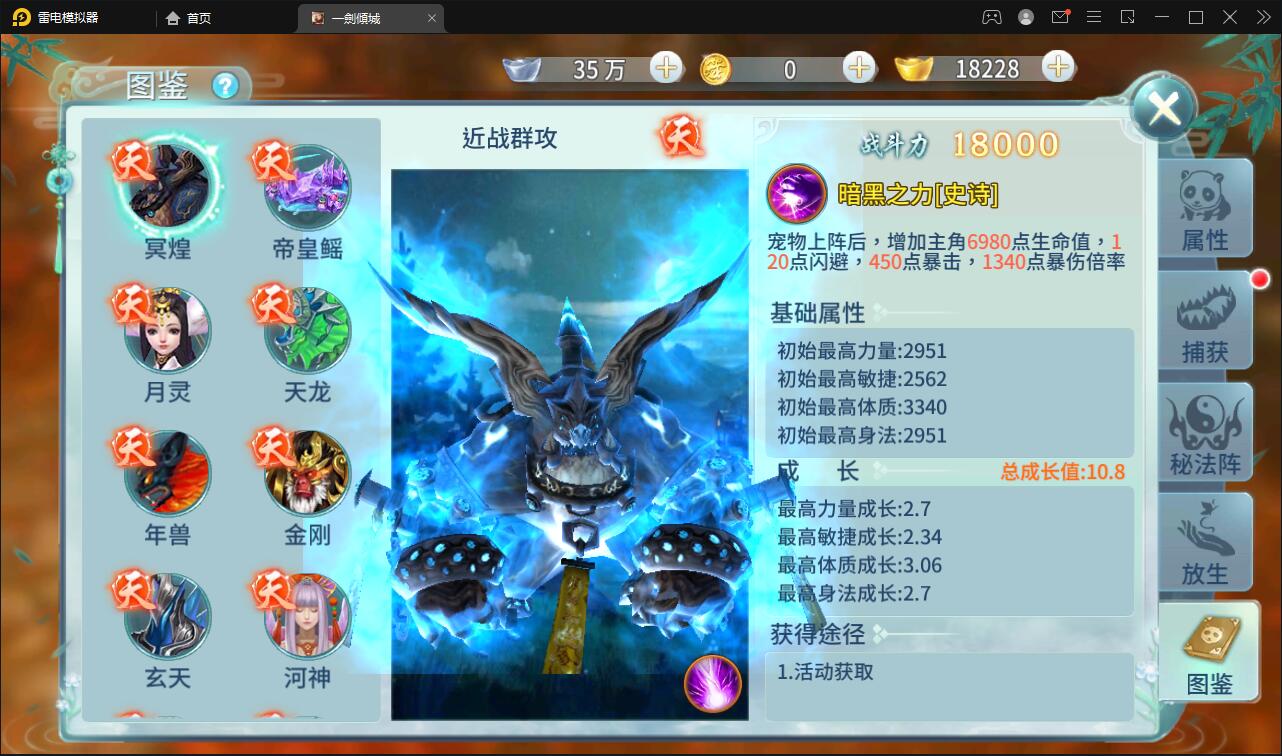1282x756 pixels.
Task: Add ingots via the plus next to 18228
Action: tap(1057, 69)
